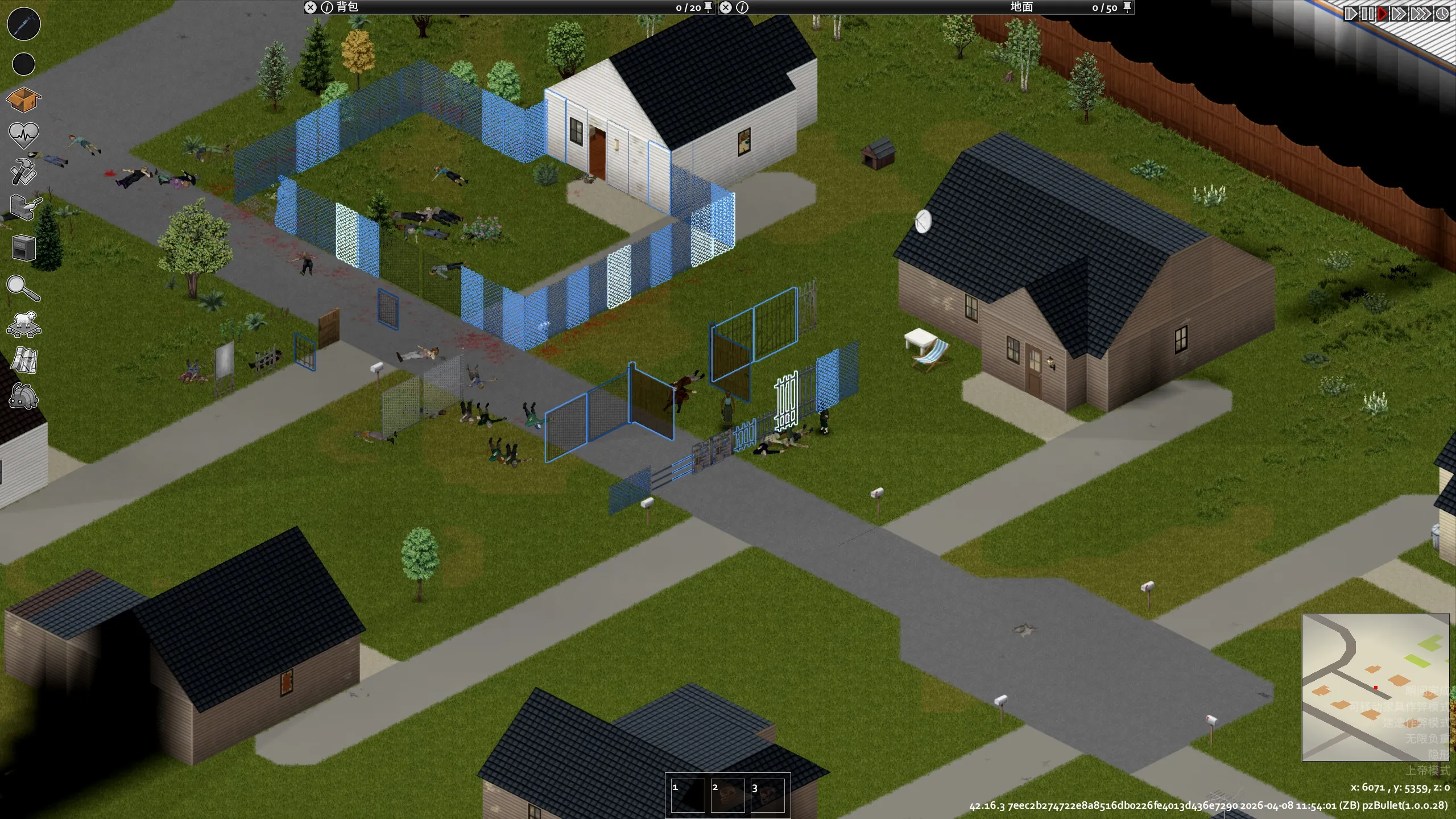Image resolution: width=1456 pixels, height=819 pixels.
Task: Open the crafting hammer and ruler menu
Action: (23, 171)
